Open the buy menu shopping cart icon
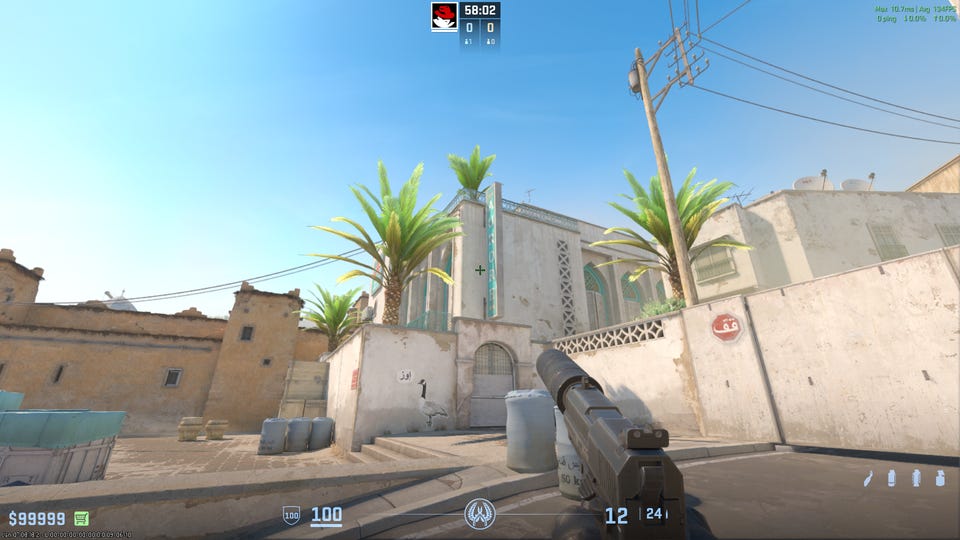Viewport: 960px width, 540px height. pyautogui.click(x=81, y=518)
